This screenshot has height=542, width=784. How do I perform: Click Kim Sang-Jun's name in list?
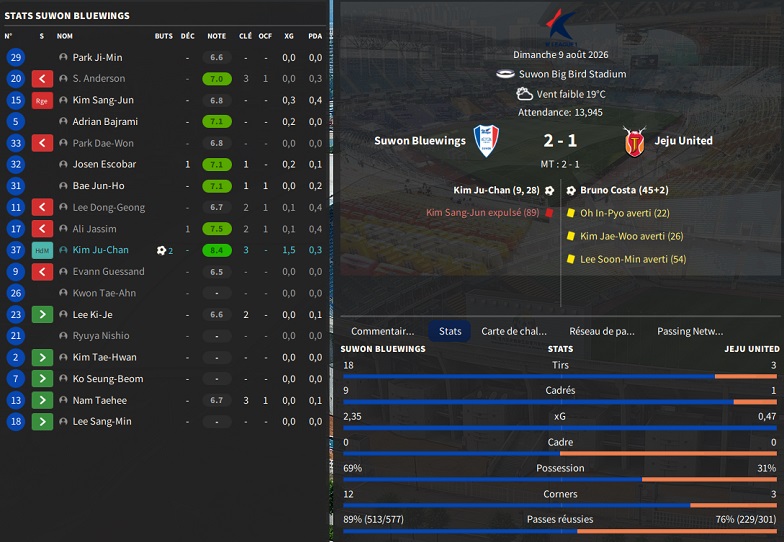(103, 100)
